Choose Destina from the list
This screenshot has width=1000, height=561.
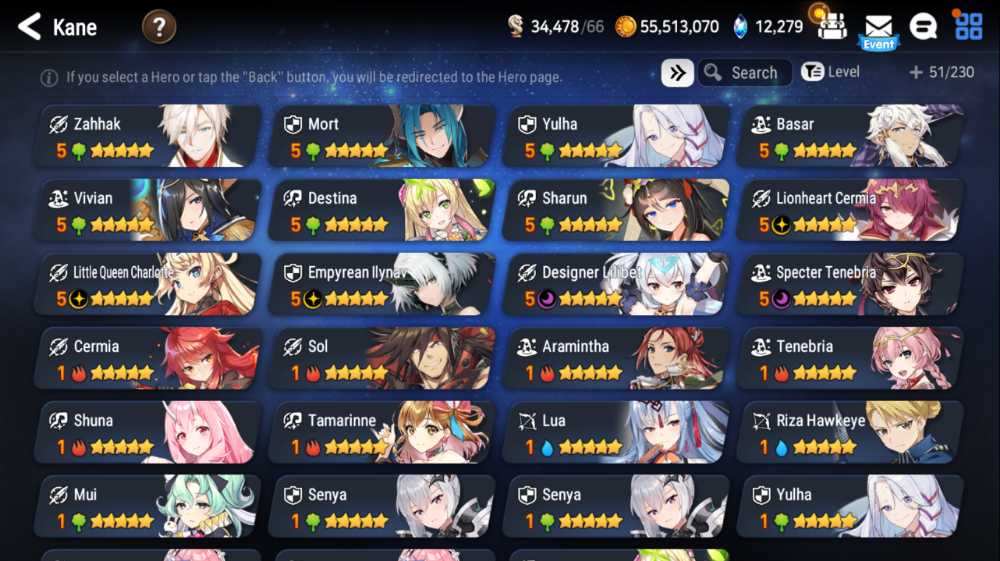coord(382,210)
